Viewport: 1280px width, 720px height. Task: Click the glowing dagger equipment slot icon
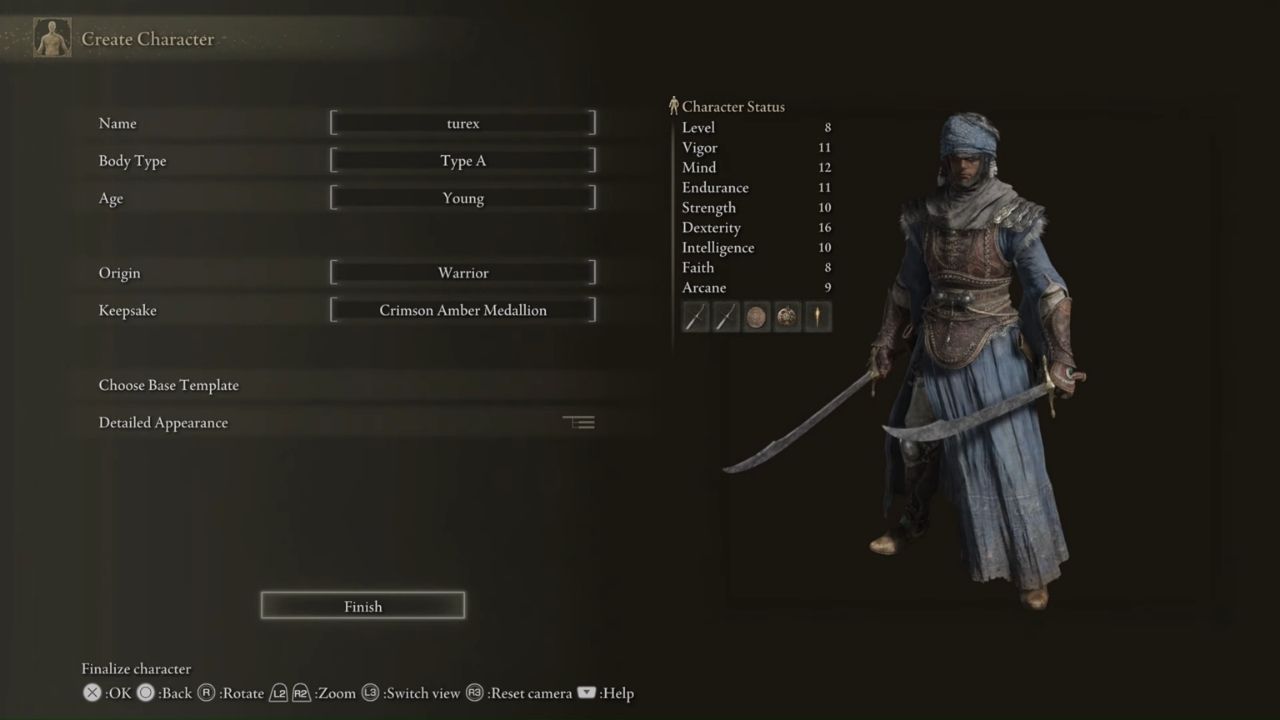[817, 316]
